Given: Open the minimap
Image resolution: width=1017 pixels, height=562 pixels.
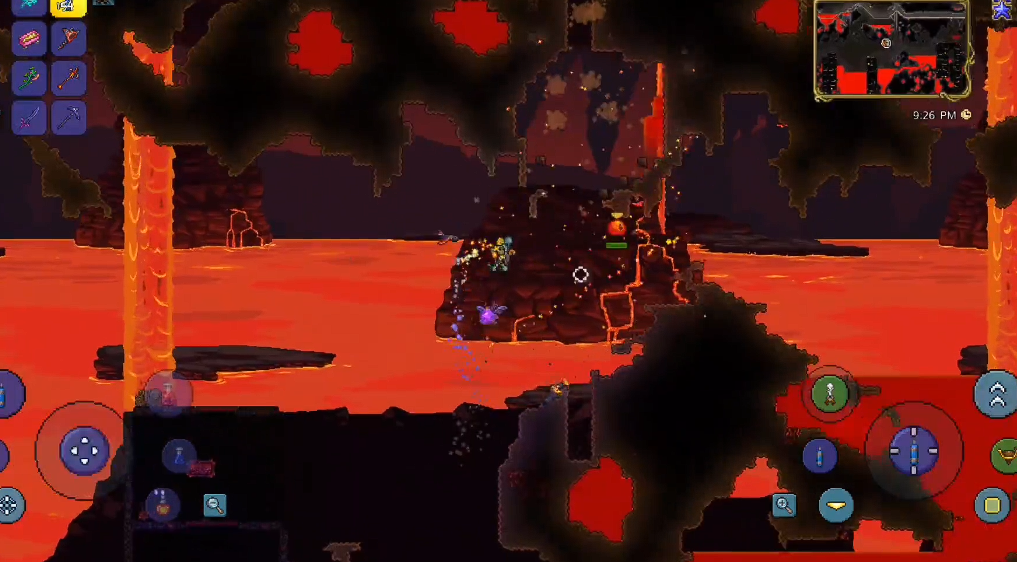Looking at the screenshot, I should pos(892,47).
